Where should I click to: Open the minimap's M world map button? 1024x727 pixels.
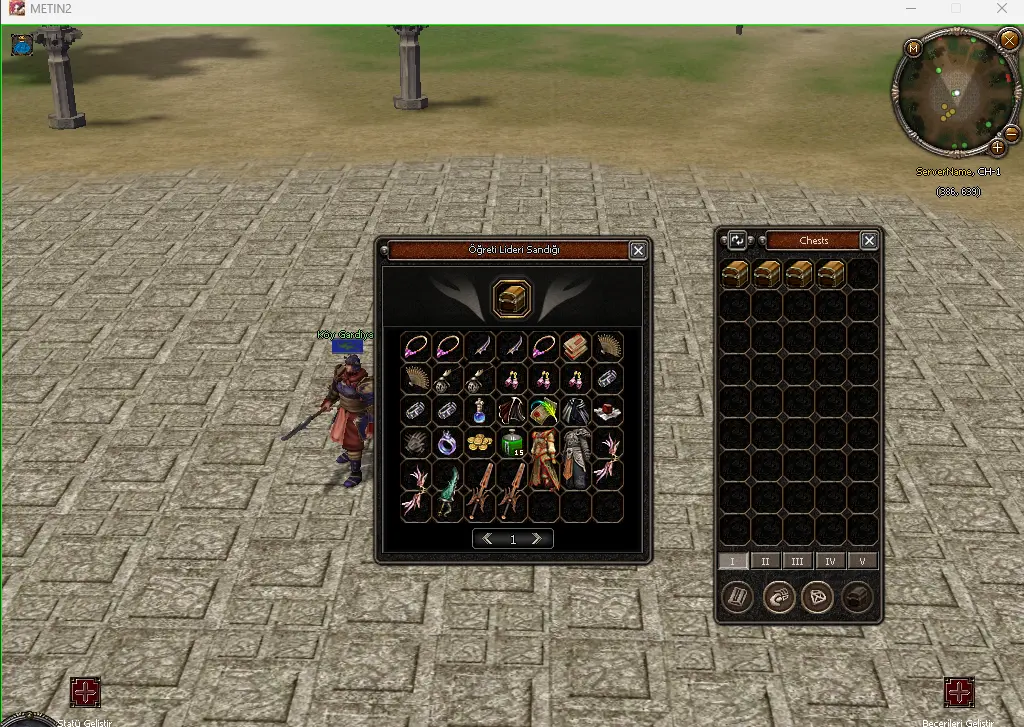[x=913, y=48]
